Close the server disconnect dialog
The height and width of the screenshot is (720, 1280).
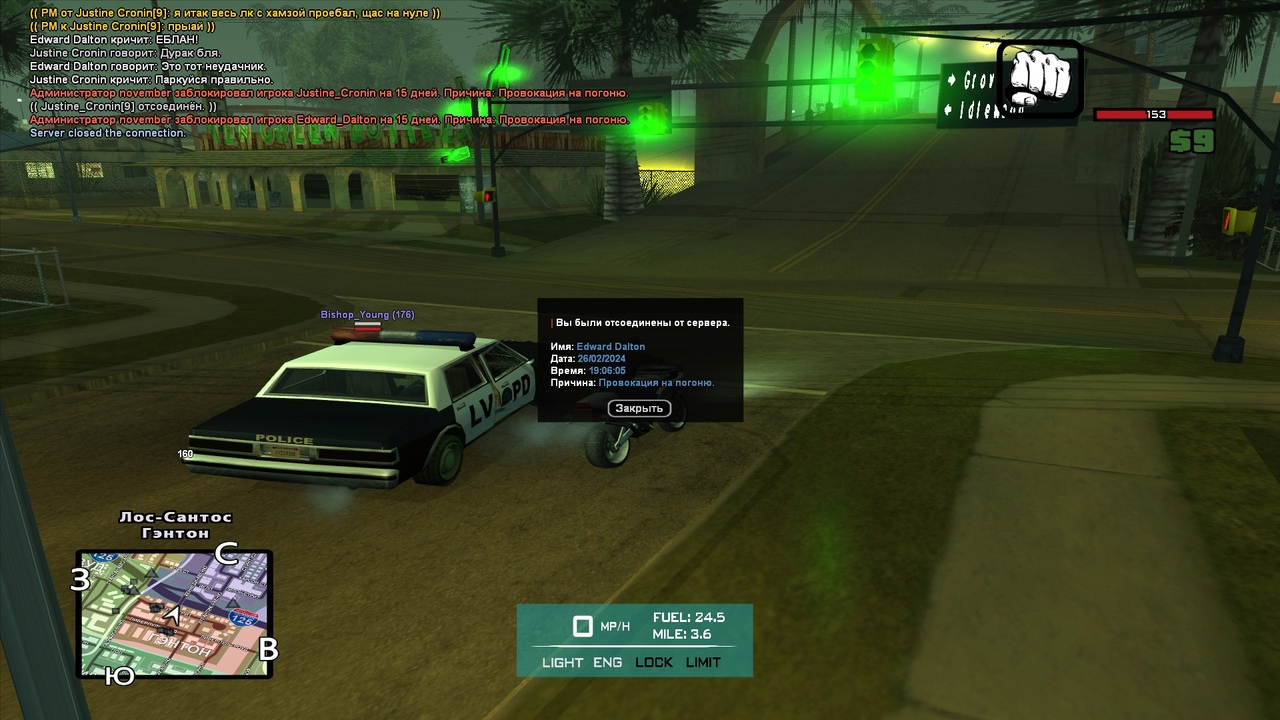tap(639, 408)
